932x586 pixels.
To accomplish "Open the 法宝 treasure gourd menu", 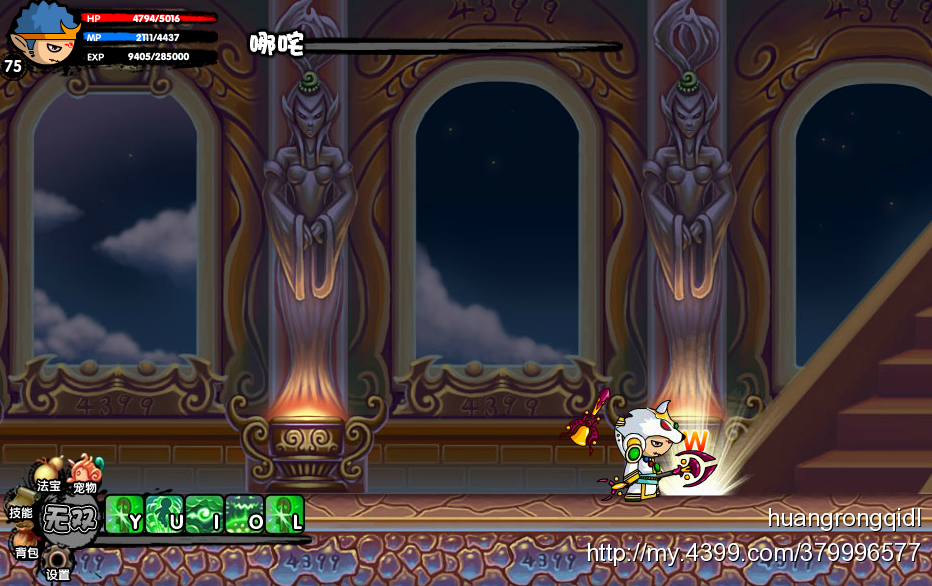I will point(47,476).
